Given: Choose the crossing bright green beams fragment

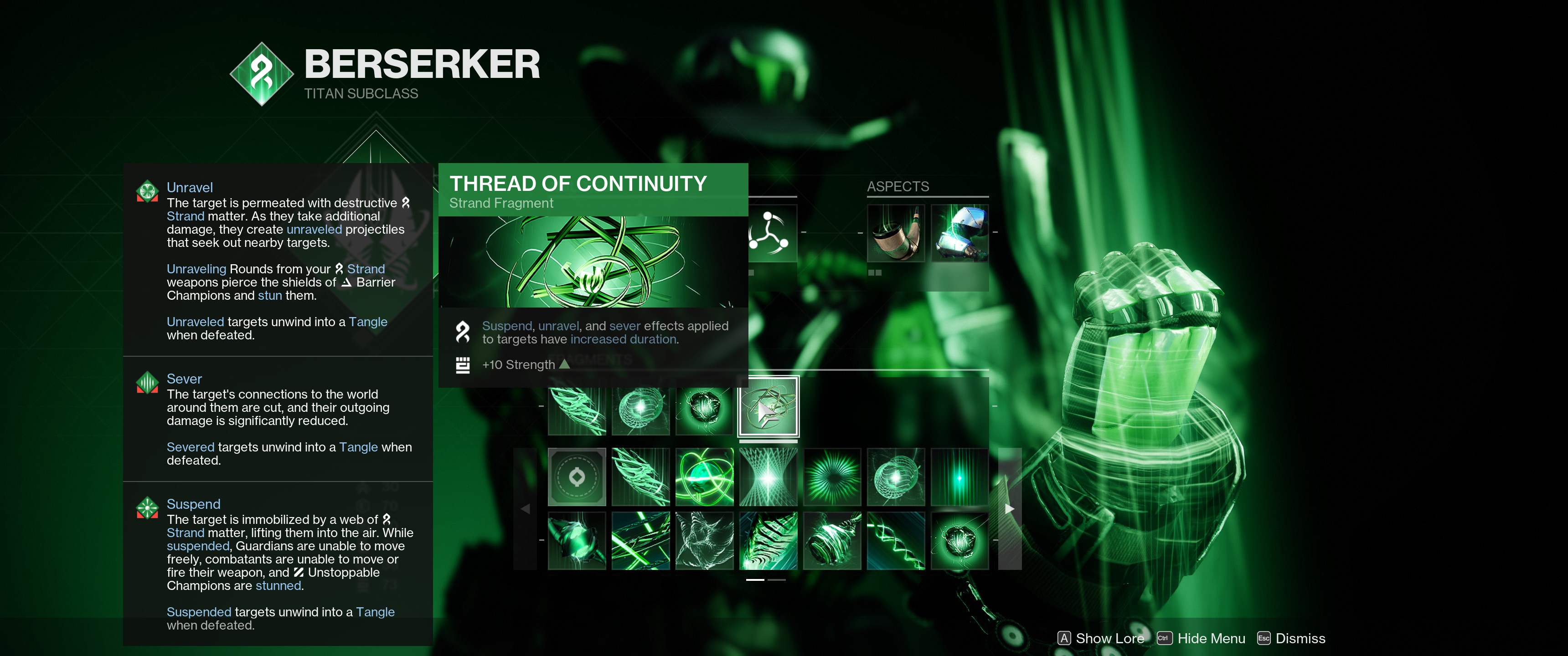Looking at the screenshot, I should pyautogui.click(x=640, y=540).
